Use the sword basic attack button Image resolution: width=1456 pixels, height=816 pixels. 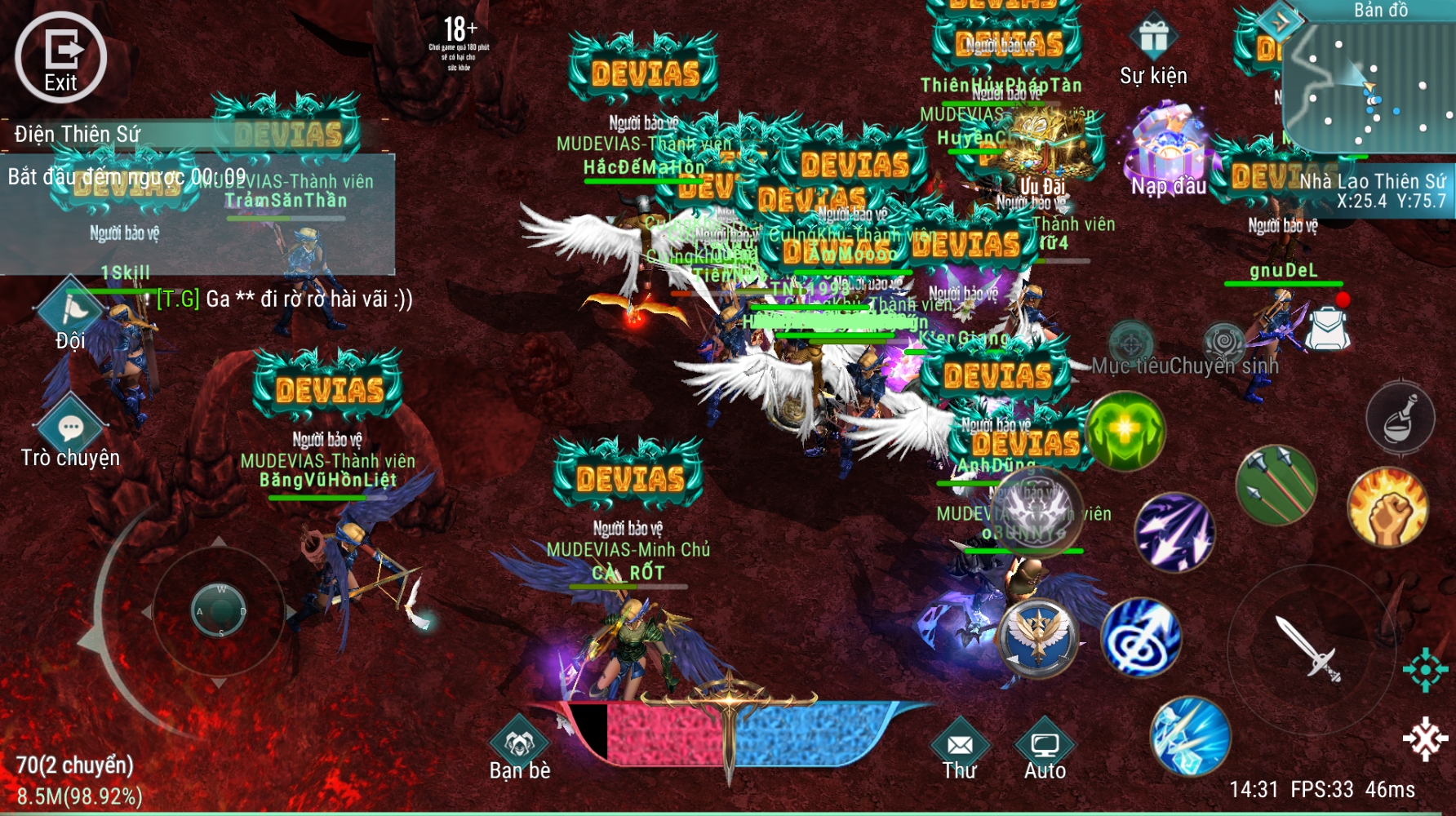pyautogui.click(x=1308, y=647)
